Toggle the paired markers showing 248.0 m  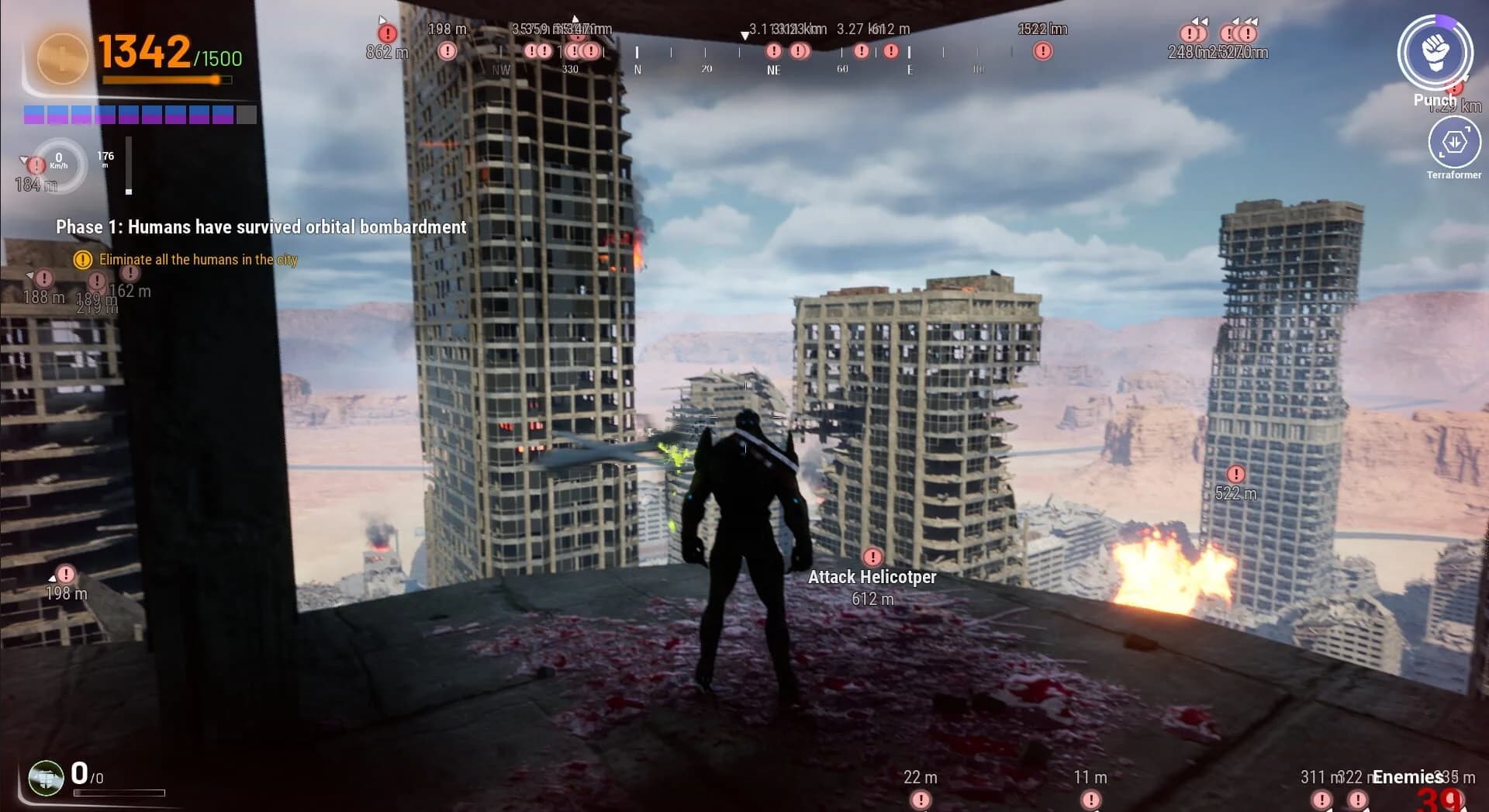(1192, 33)
